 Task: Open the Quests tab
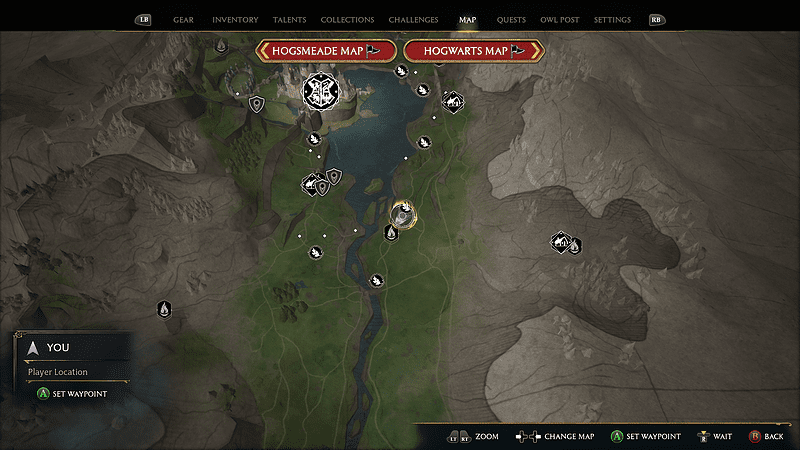pos(511,19)
